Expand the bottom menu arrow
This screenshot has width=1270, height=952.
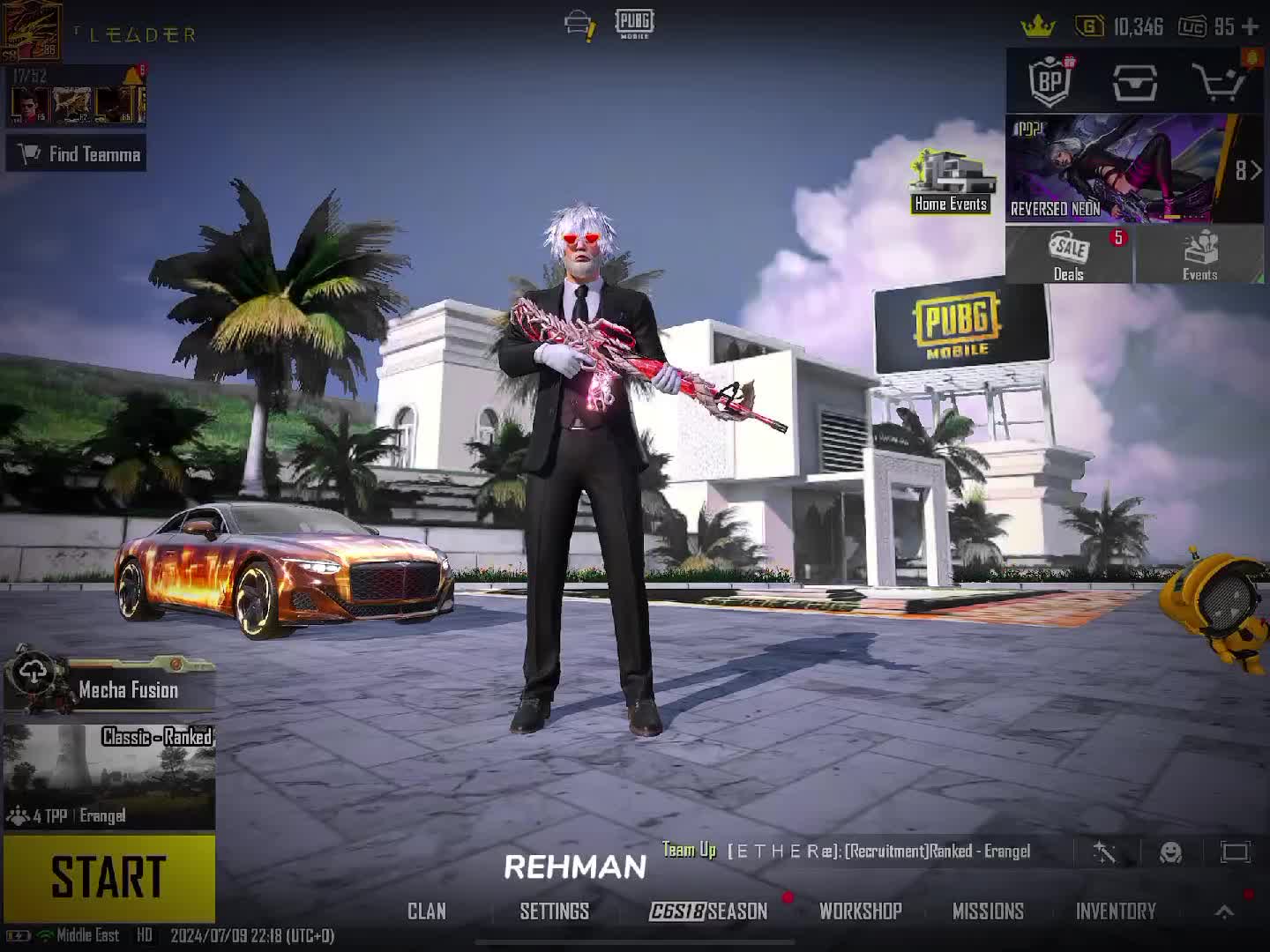[1224, 912]
